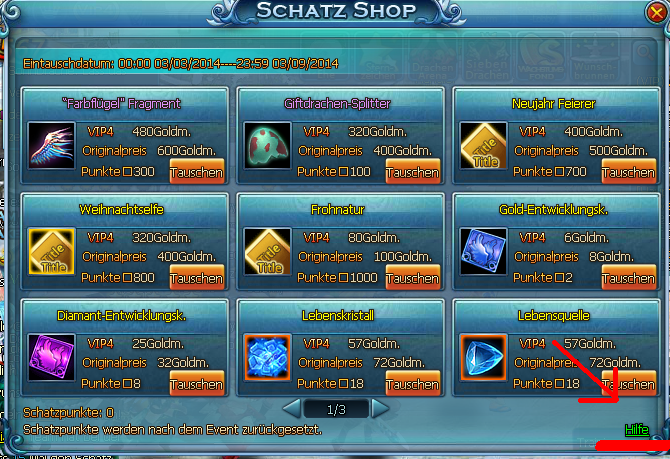
Task: Go to the previous shop page
Action: coord(290,408)
